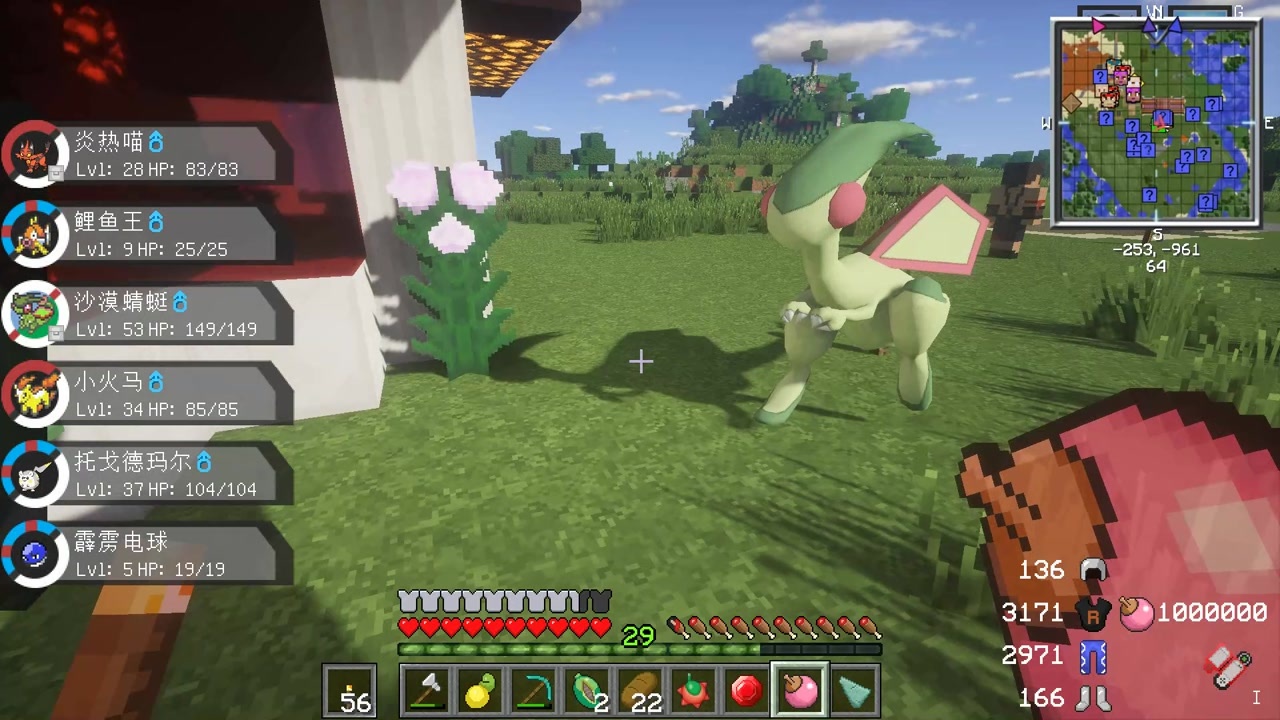Select the green seed pod stack of 2
This screenshot has height=720, width=1280.
pyautogui.click(x=586, y=691)
